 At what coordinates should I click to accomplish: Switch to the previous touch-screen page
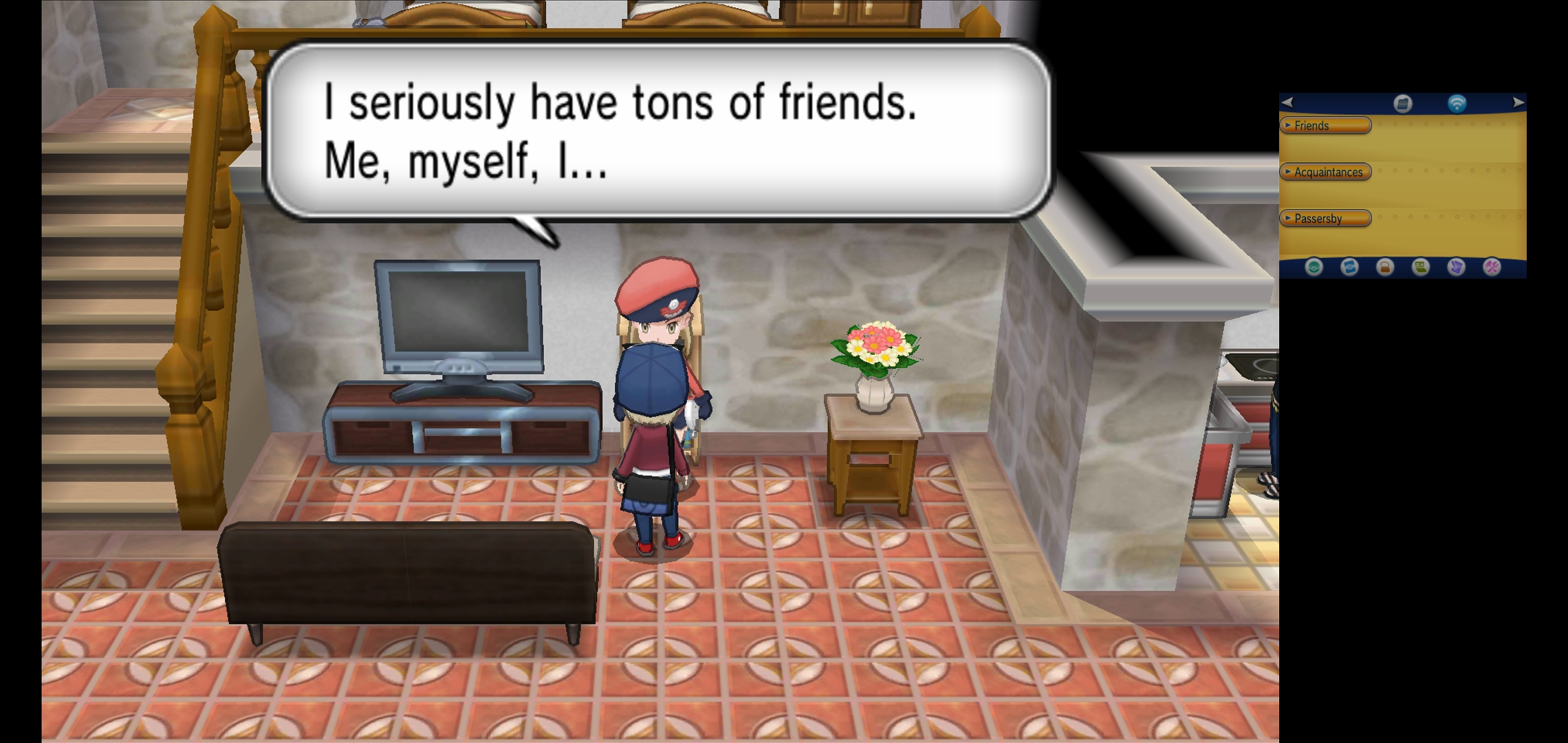1287,103
